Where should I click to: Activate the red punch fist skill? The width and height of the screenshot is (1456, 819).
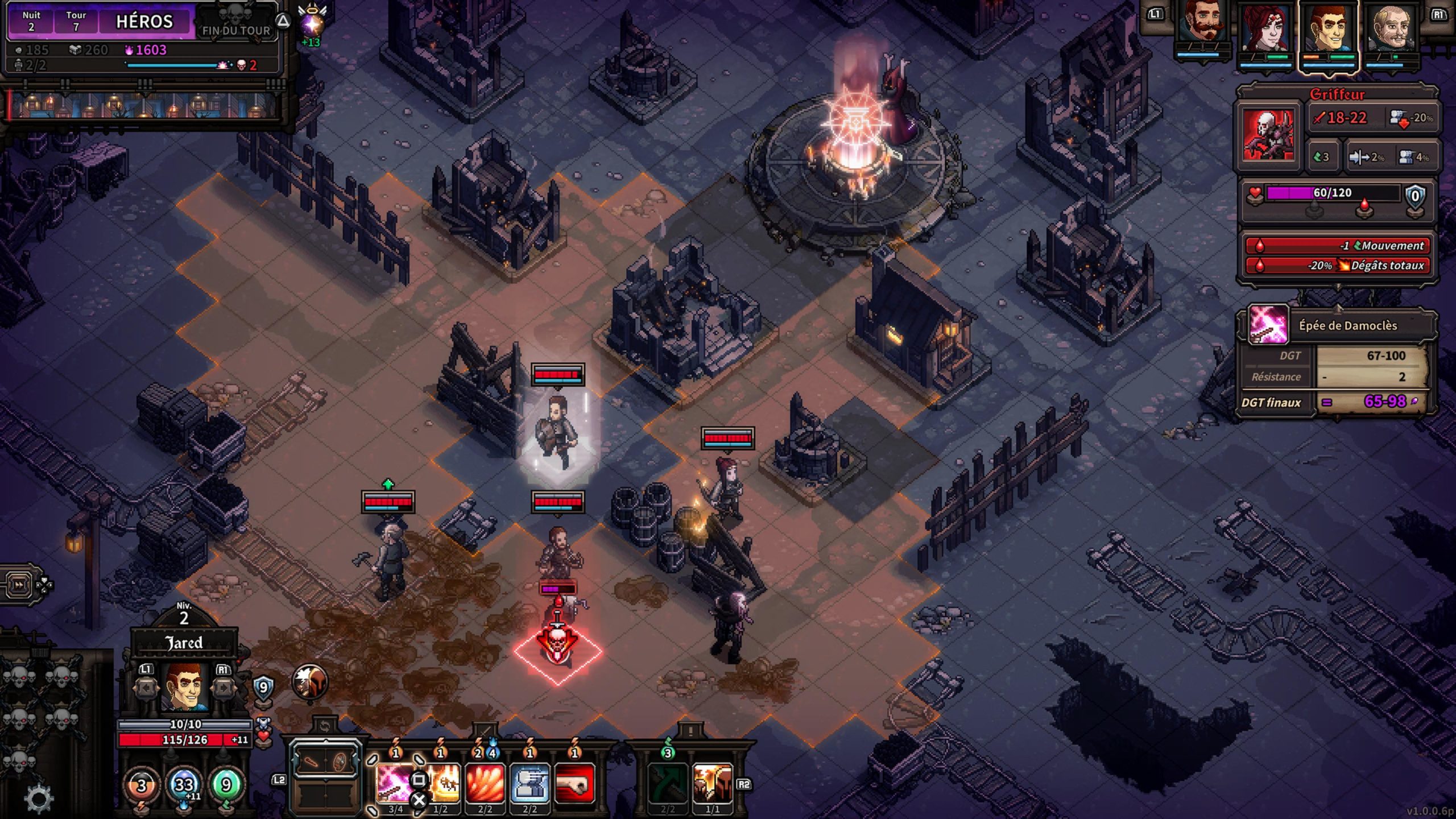pos(574,784)
